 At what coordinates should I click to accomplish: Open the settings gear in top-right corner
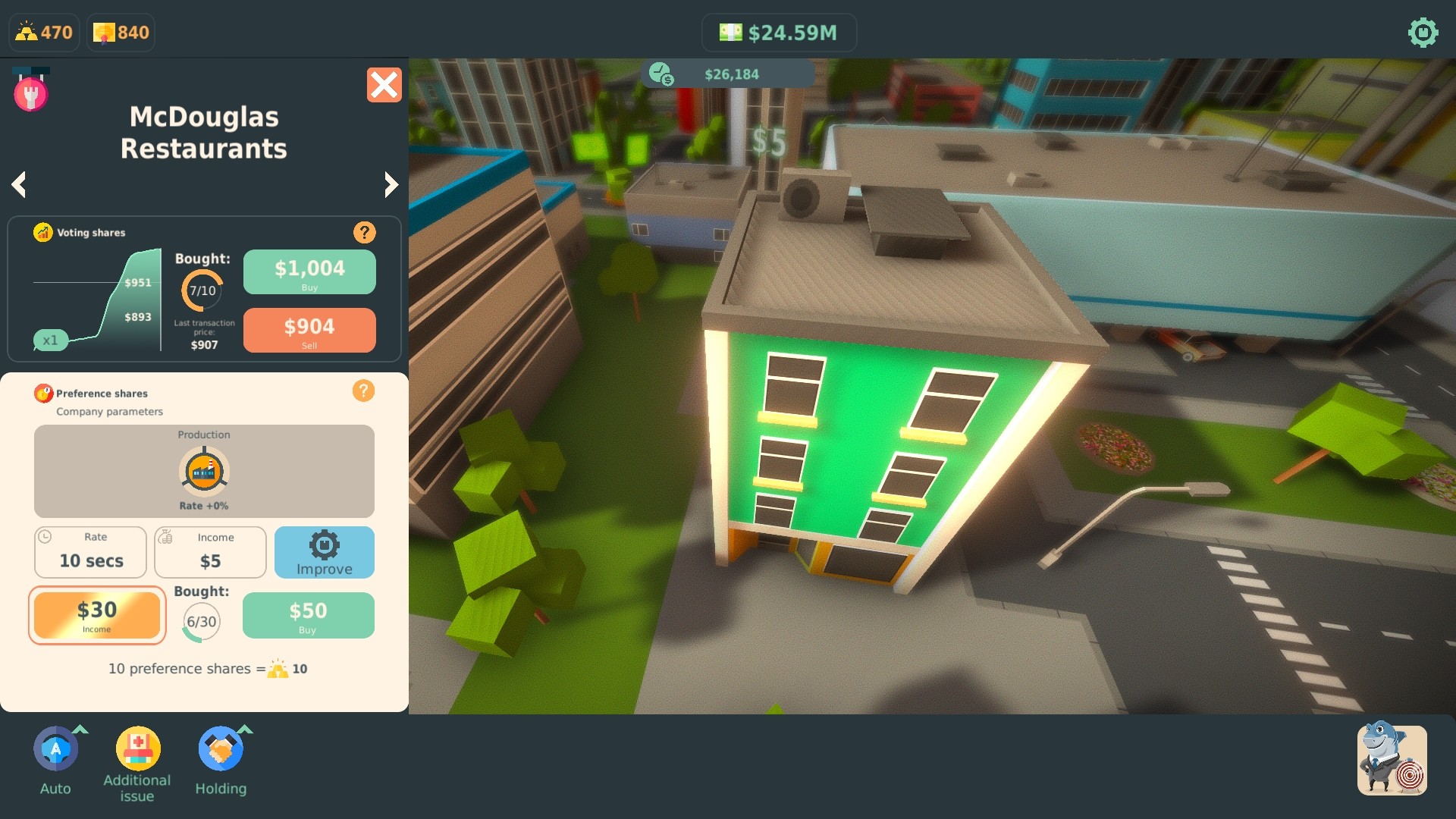(x=1423, y=33)
